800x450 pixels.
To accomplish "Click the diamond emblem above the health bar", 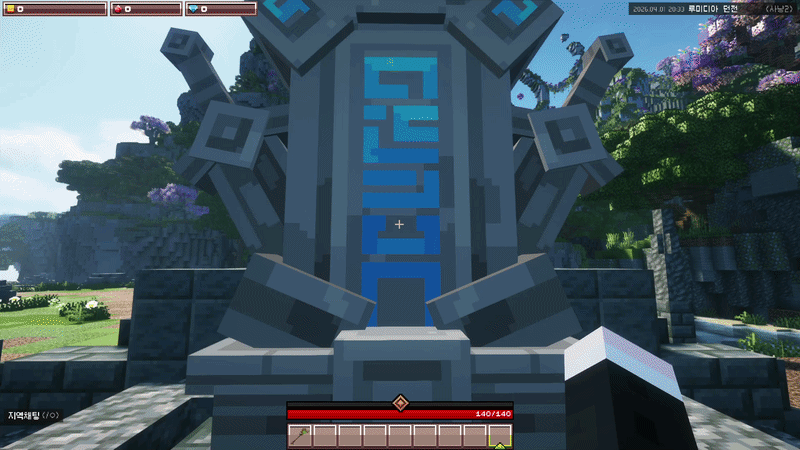I will pos(399,402).
